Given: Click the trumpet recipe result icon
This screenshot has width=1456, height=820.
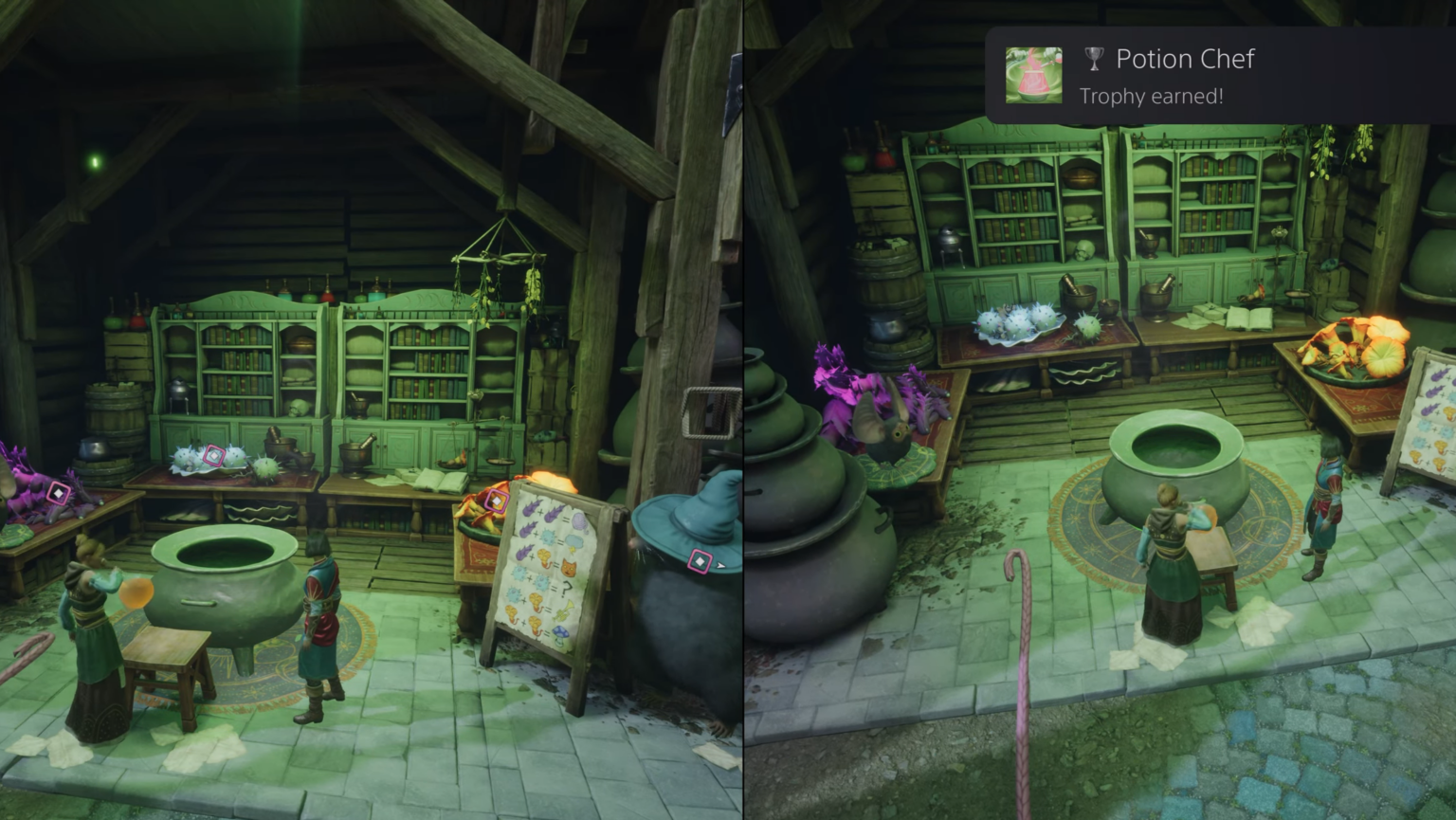Looking at the screenshot, I should (565, 610).
